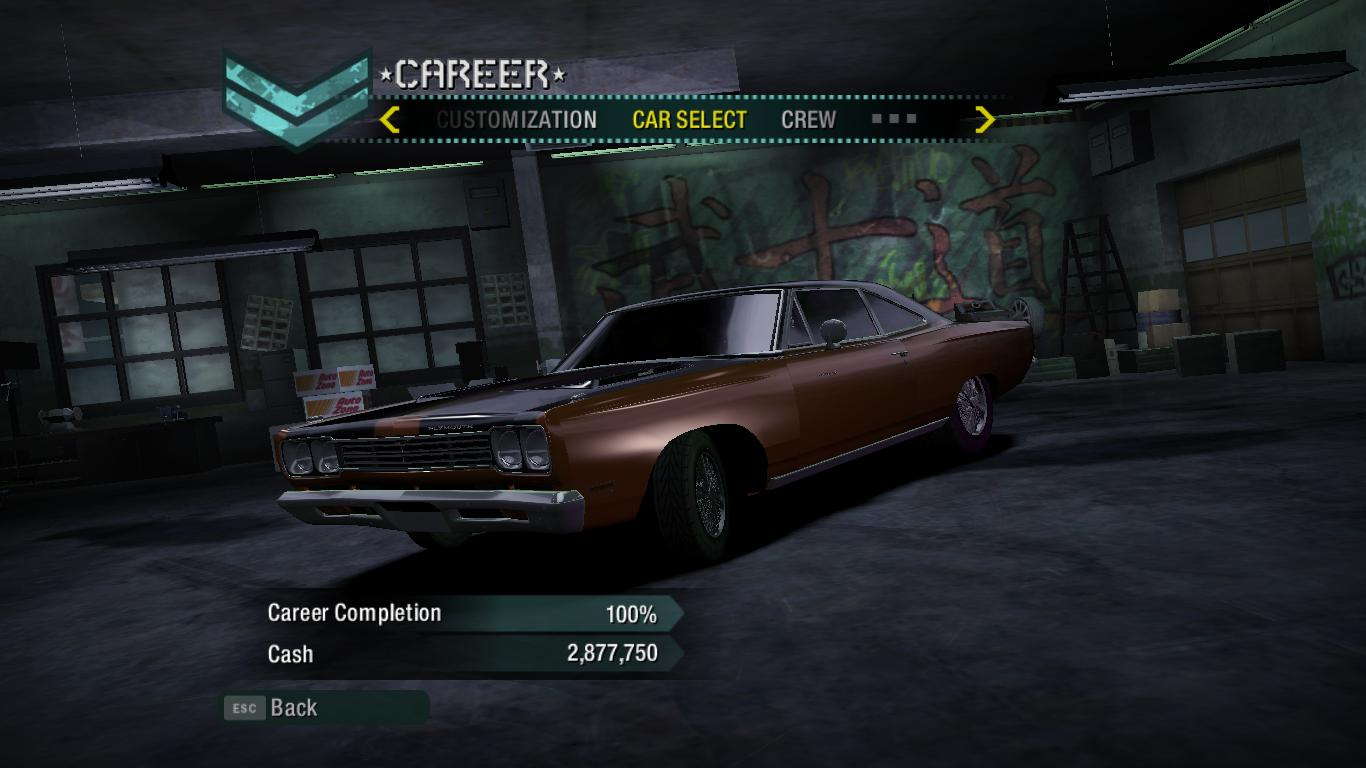This screenshot has width=1366, height=768.
Task: Go back using the Back button
Action: point(293,708)
